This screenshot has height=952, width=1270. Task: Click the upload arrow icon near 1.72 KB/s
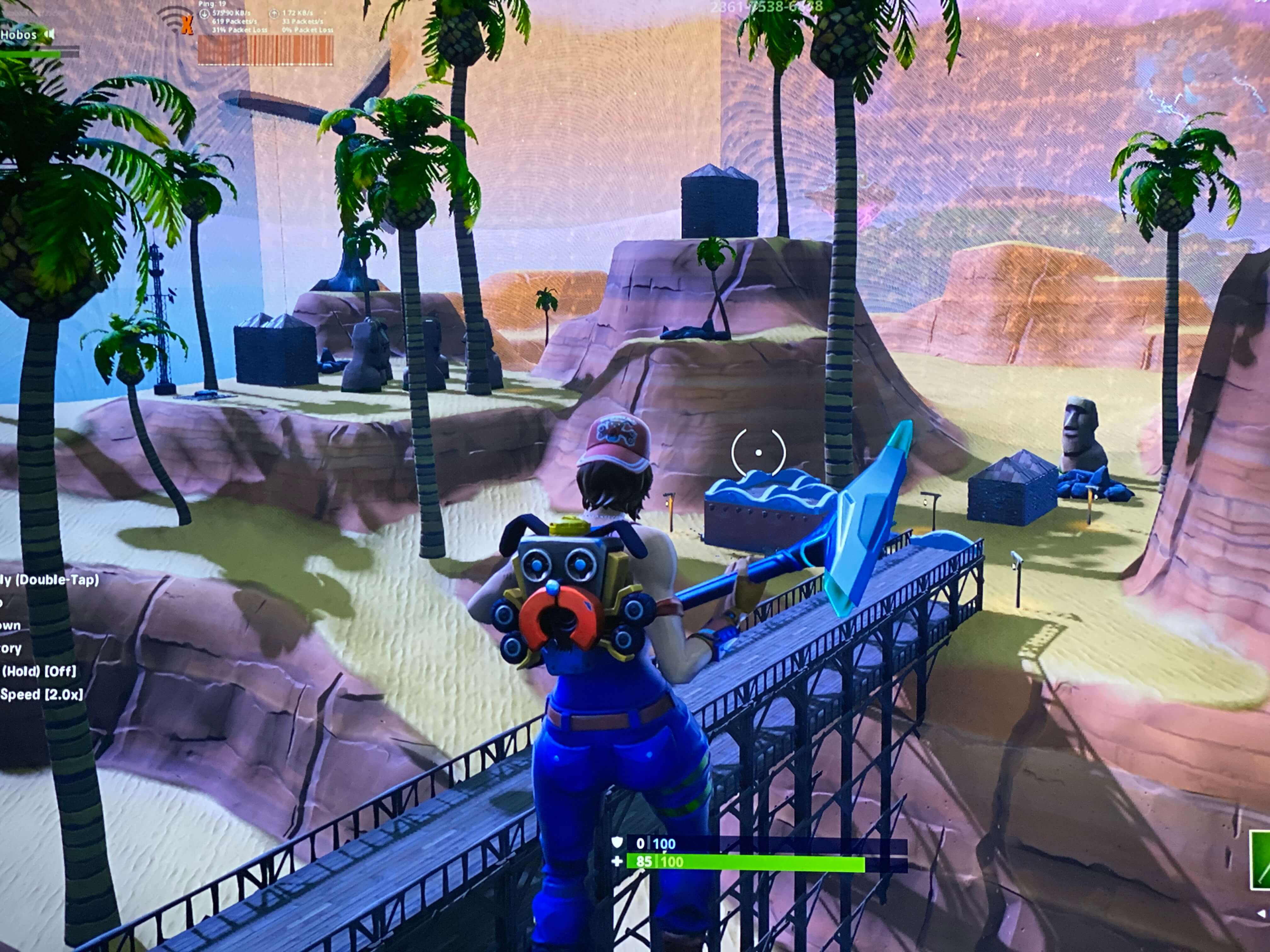pyautogui.click(x=274, y=13)
